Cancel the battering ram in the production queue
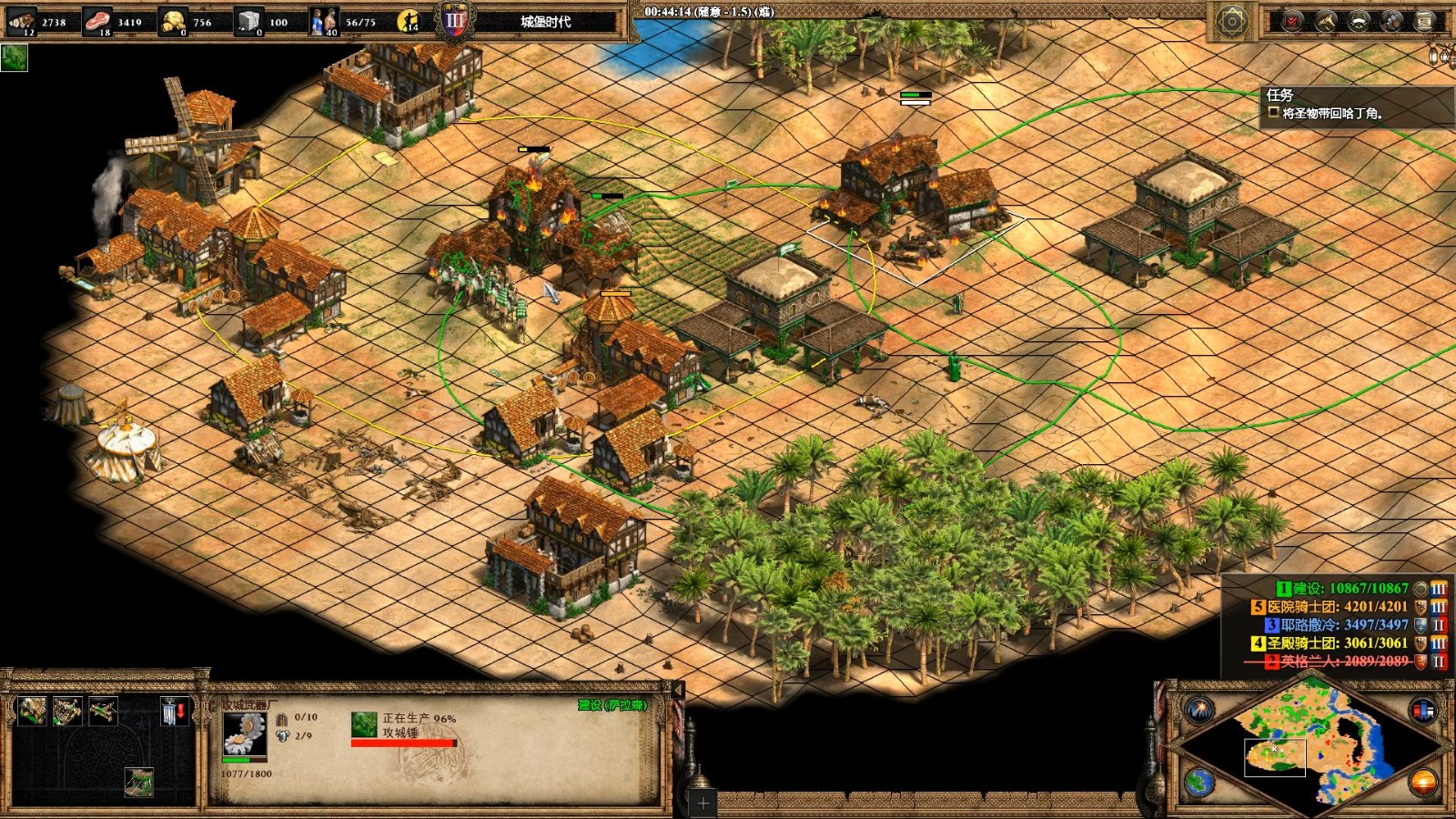 point(364,724)
